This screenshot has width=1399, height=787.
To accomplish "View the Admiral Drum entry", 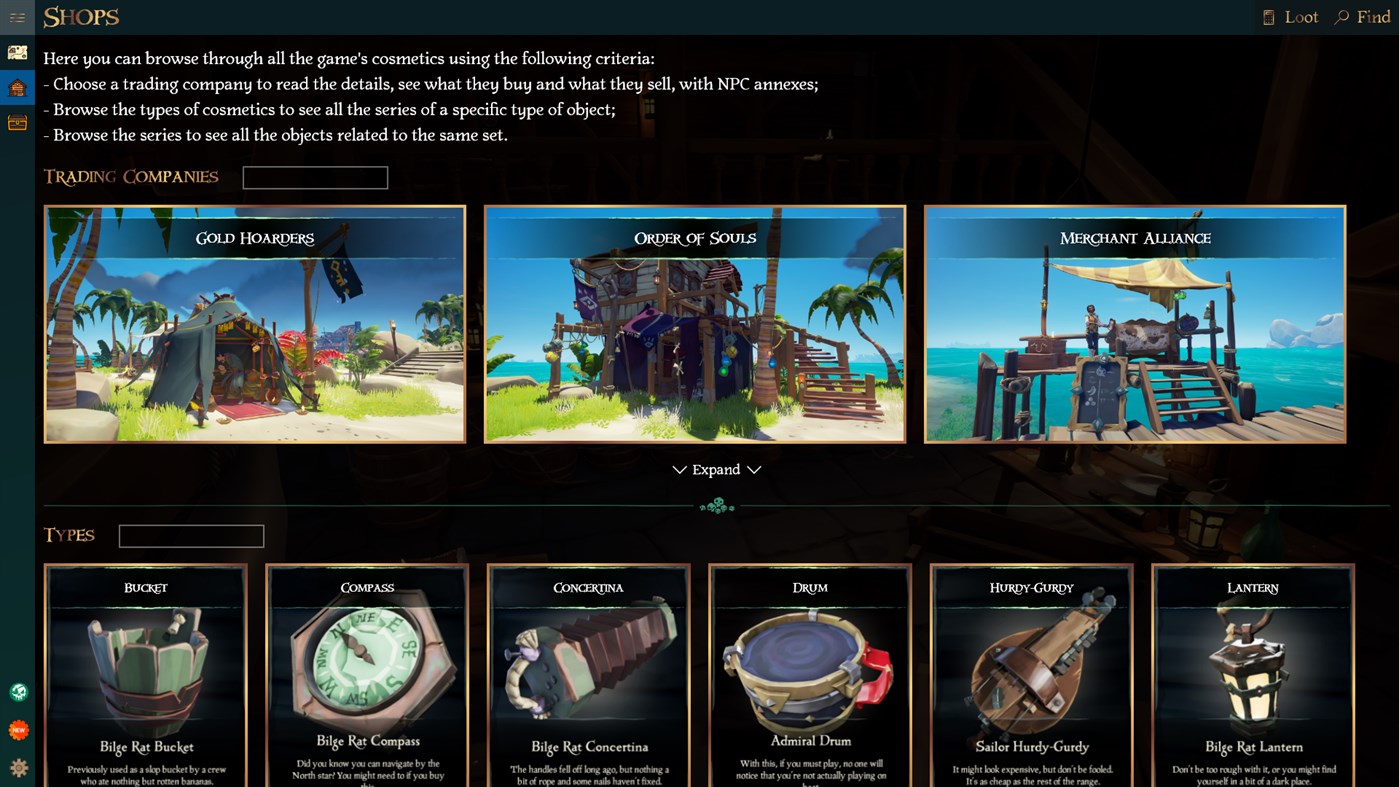I will 809,675.
